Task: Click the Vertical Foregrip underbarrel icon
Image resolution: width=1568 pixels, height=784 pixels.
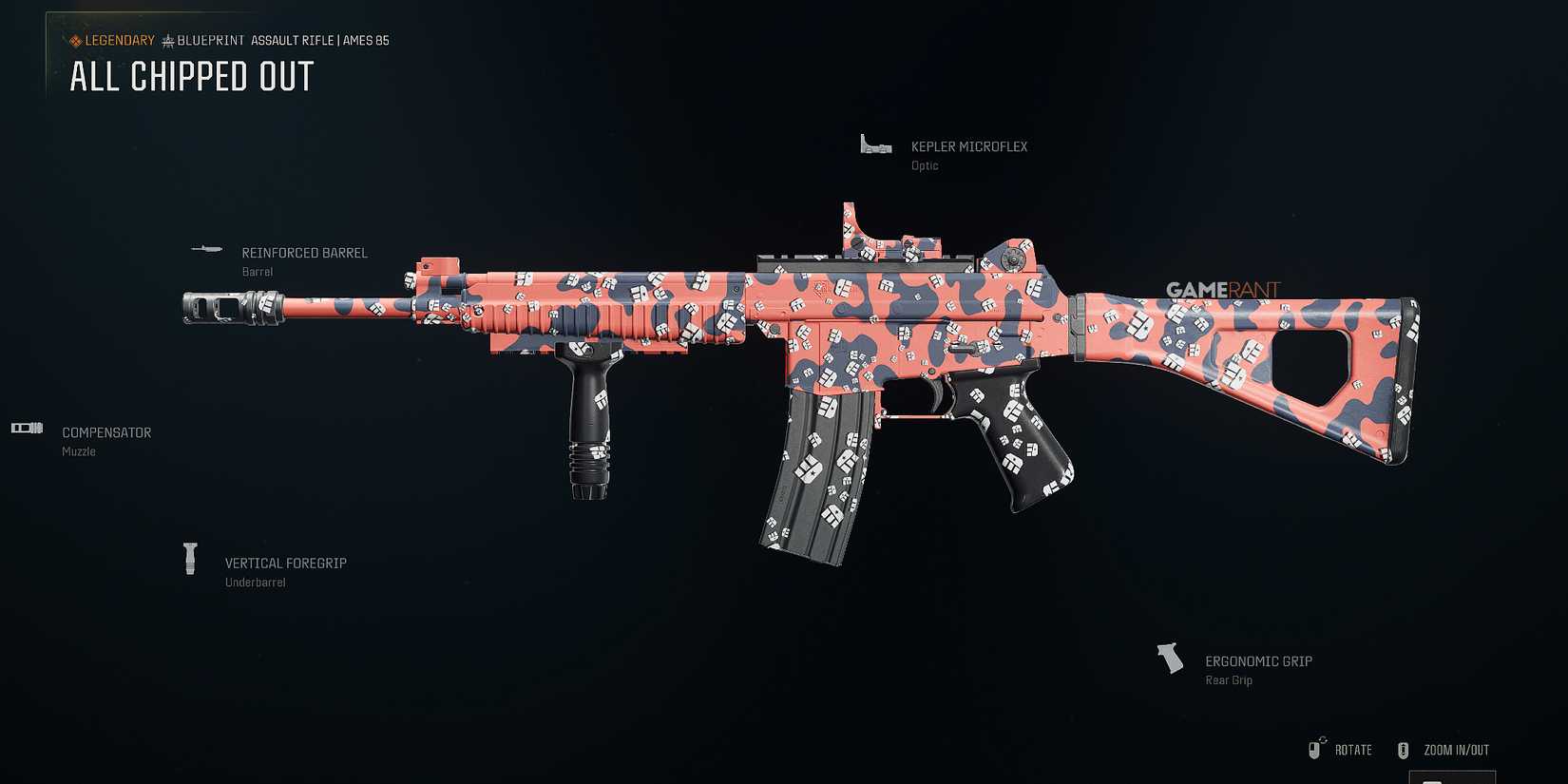Action: click(x=189, y=559)
